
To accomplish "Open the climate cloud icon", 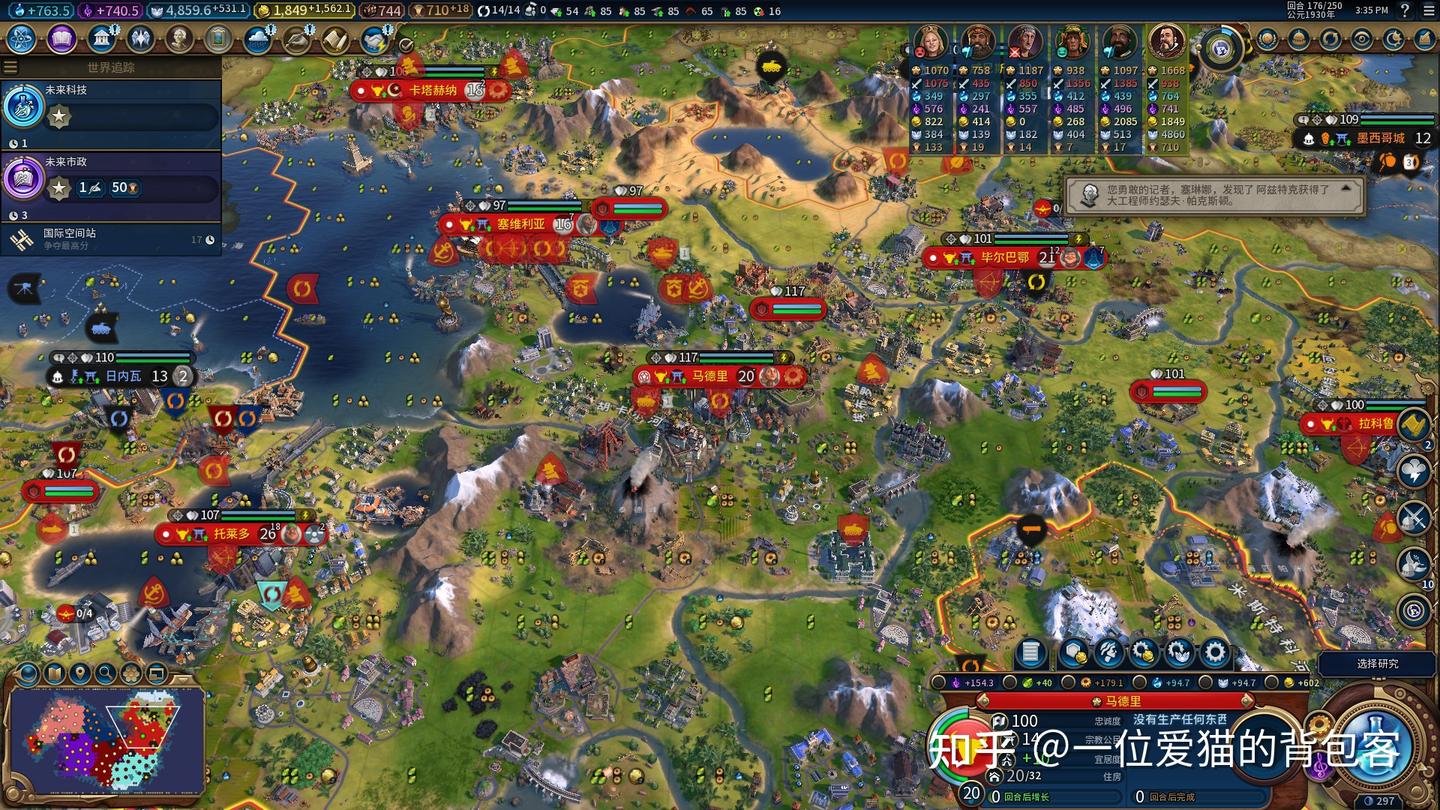I will (x=258, y=39).
